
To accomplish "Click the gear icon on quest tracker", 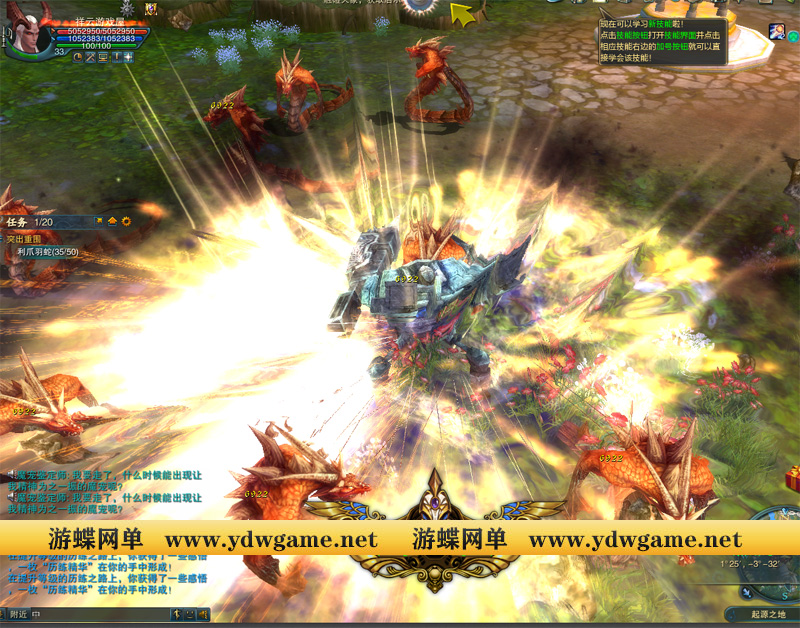I will click(126, 221).
